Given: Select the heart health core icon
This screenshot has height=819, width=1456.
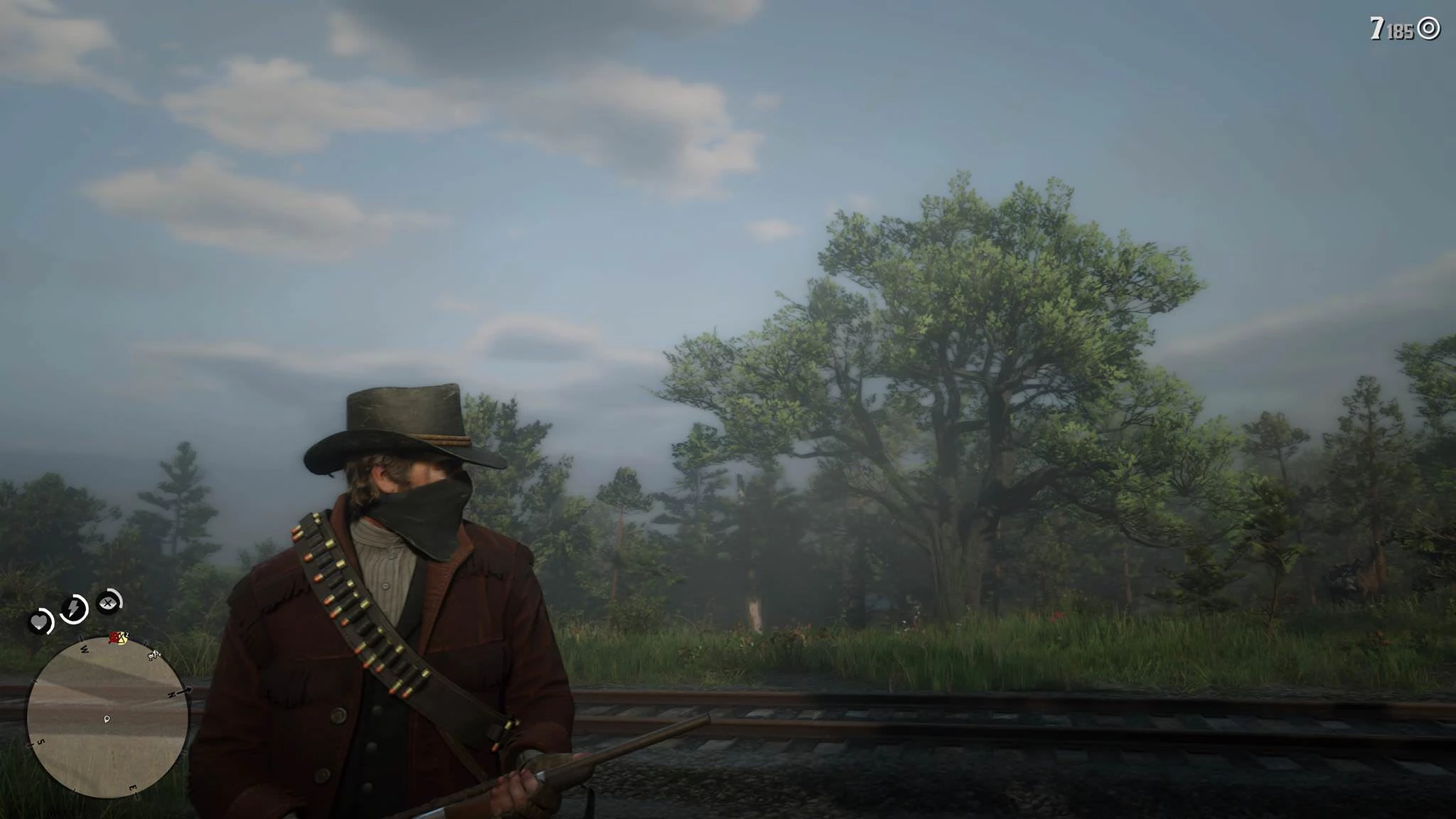Looking at the screenshot, I should [x=41, y=623].
